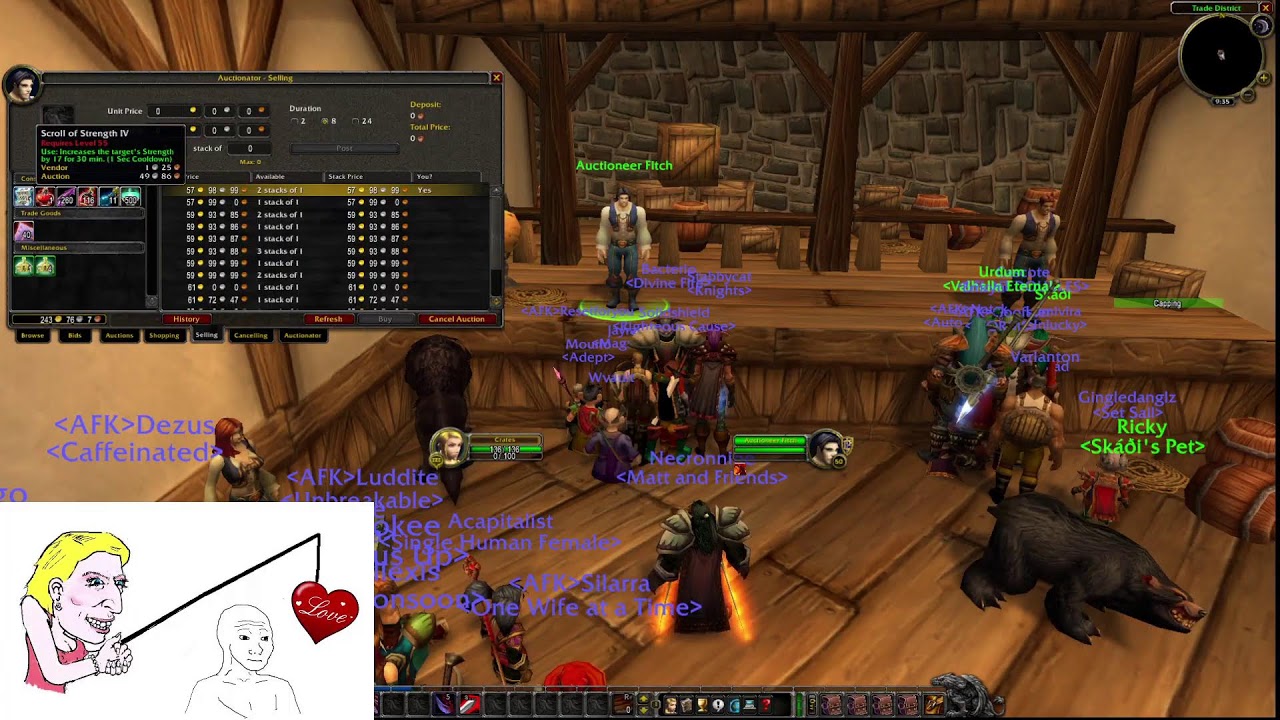1280x720 pixels.
Task: Select the red question mark help icon
Action: (766, 706)
